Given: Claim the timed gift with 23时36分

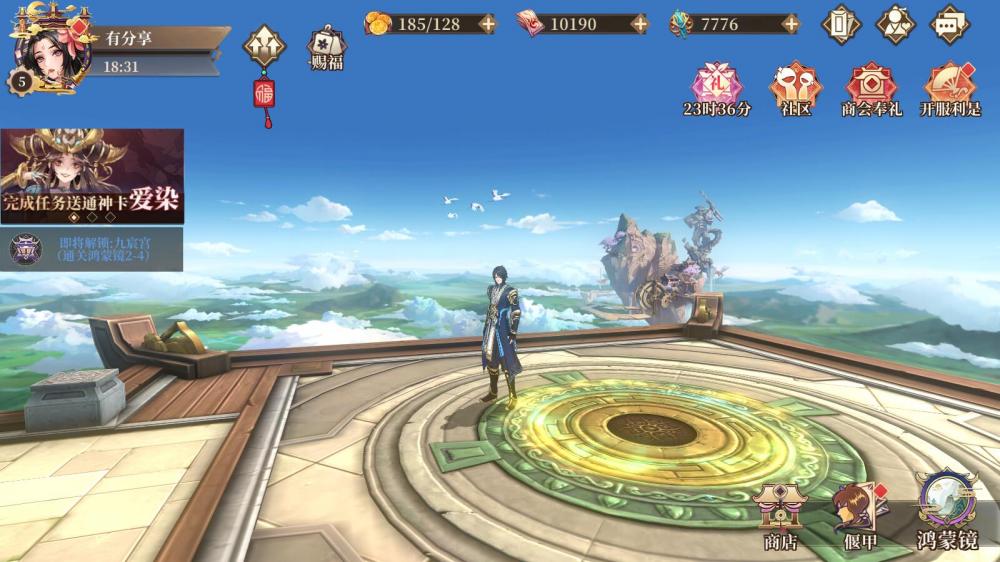Looking at the screenshot, I should (717, 89).
